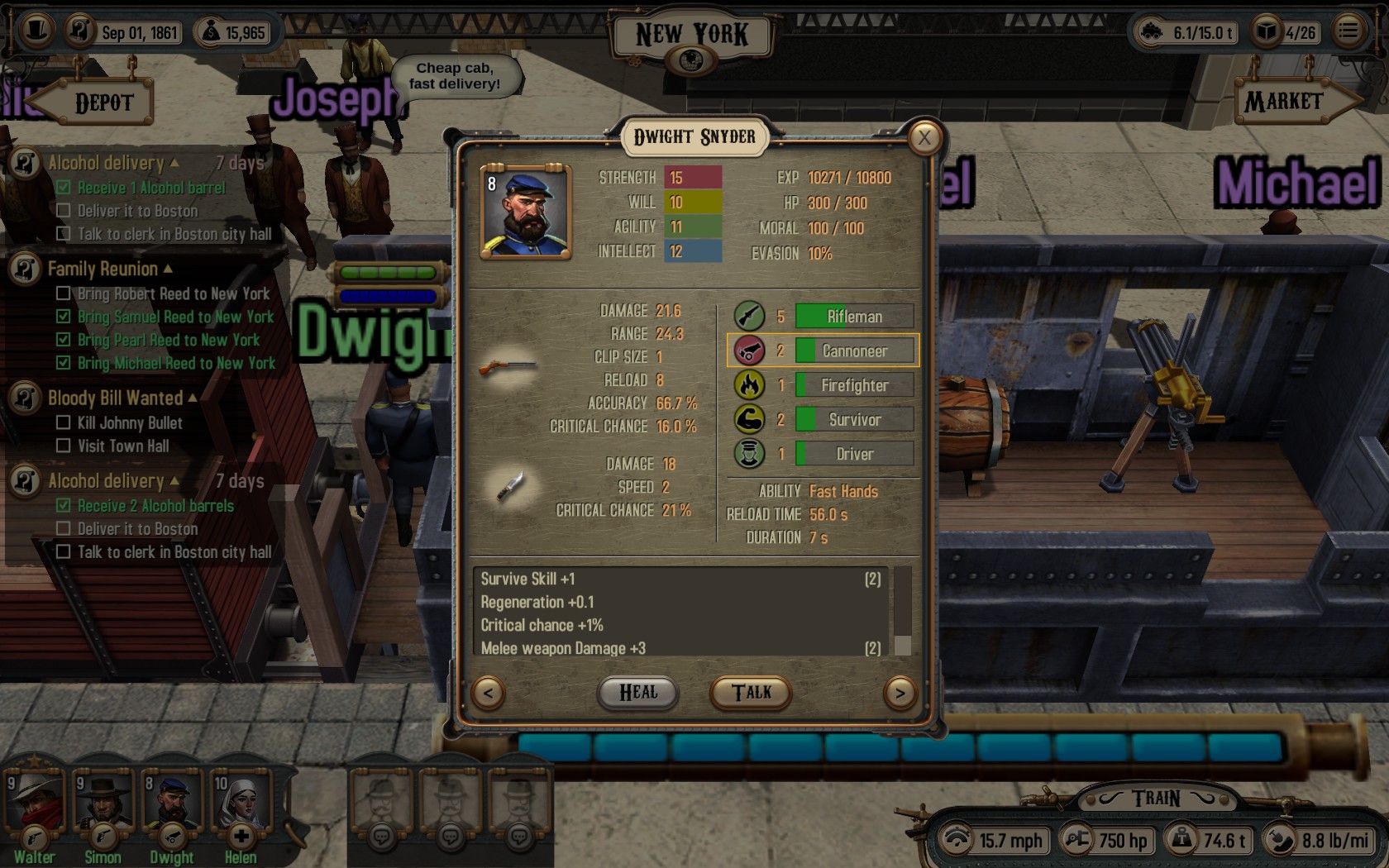Choose the Firefighter skill row
This screenshot has height=868, width=1389.
(854, 385)
